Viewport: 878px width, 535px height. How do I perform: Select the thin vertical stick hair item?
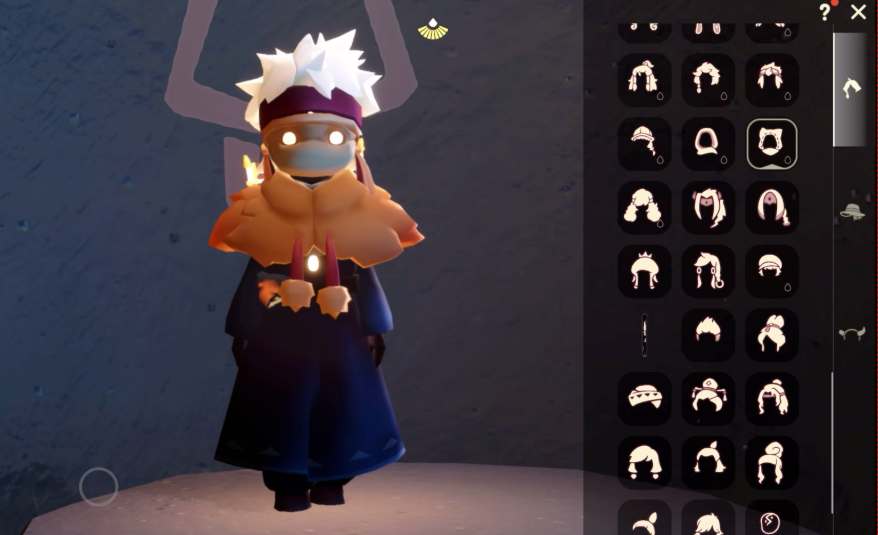(x=644, y=334)
